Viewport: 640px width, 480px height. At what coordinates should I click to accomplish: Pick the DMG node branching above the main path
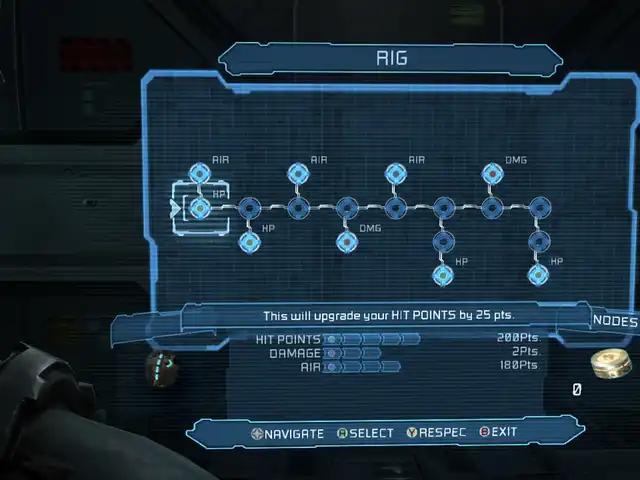492,174
